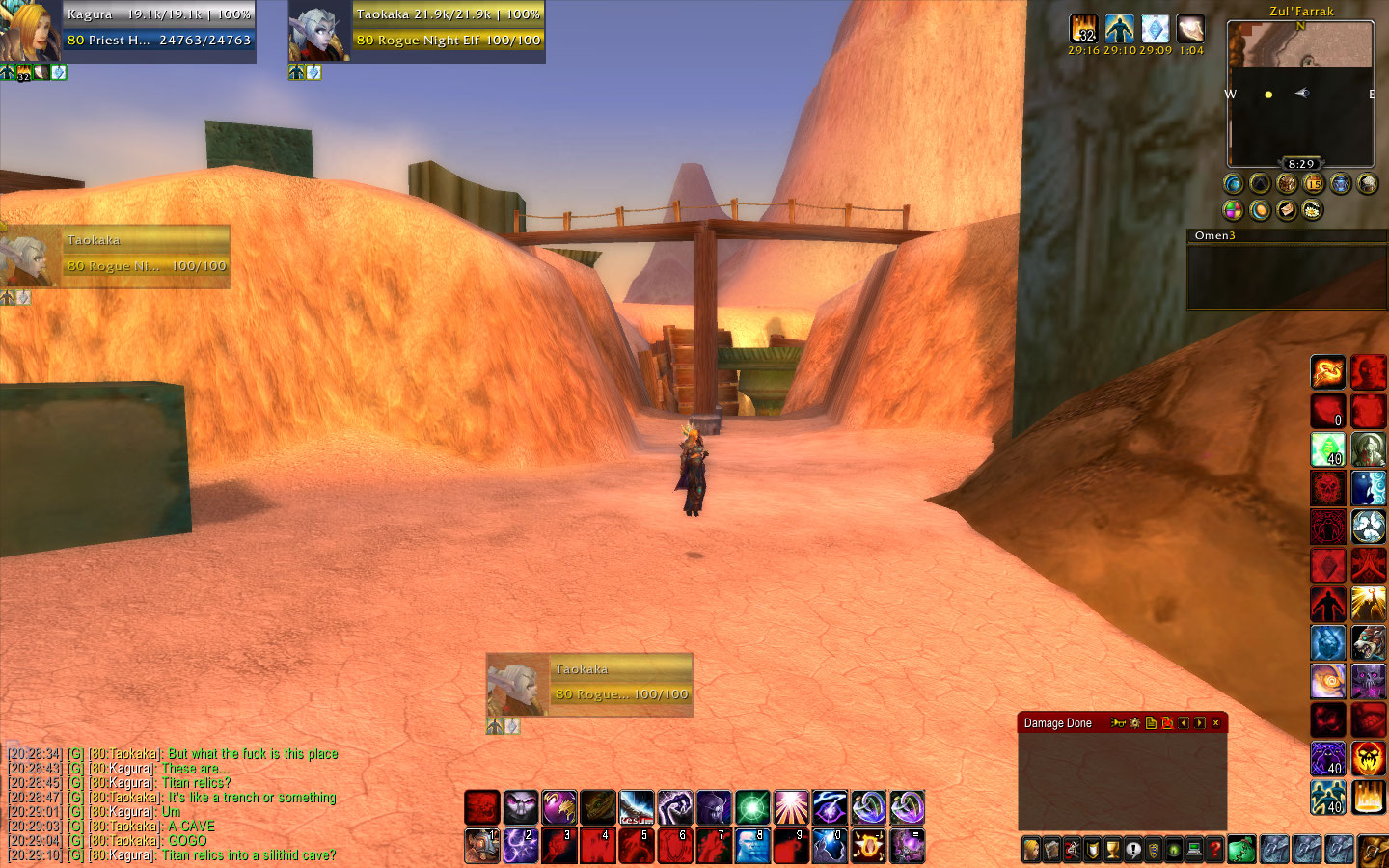This screenshot has height=868, width=1389.
Task: Open the green backpack bag slot
Action: point(1241,849)
